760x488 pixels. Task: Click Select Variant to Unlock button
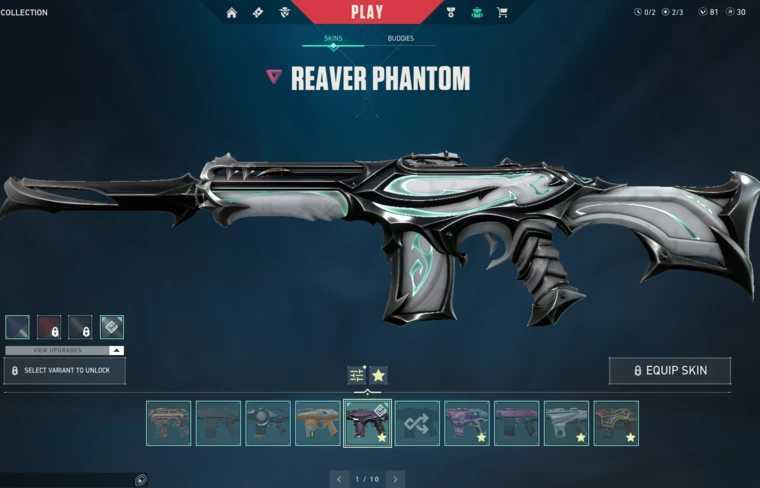64,371
